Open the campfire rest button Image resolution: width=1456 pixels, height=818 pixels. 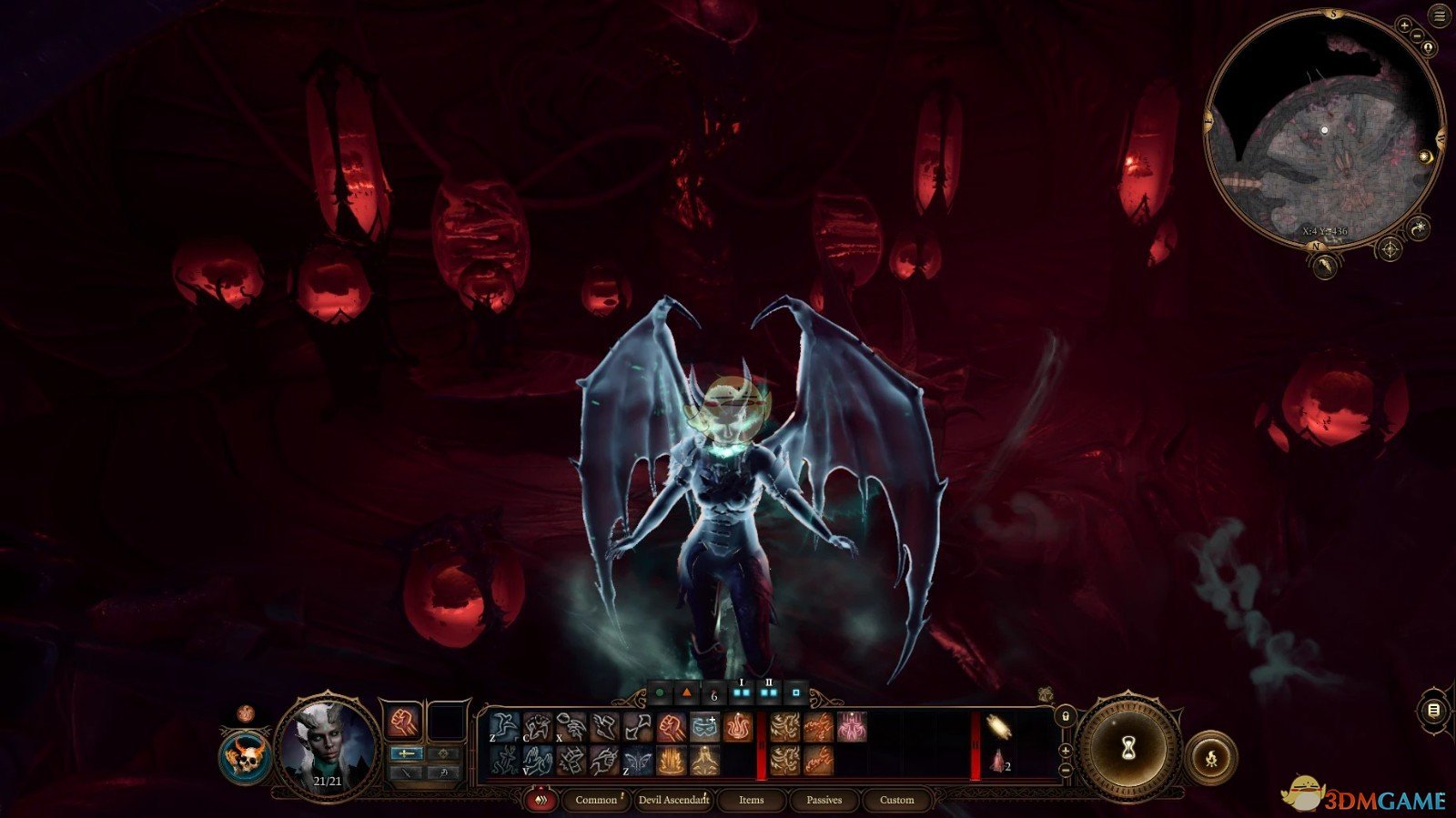coord(1211,757)
